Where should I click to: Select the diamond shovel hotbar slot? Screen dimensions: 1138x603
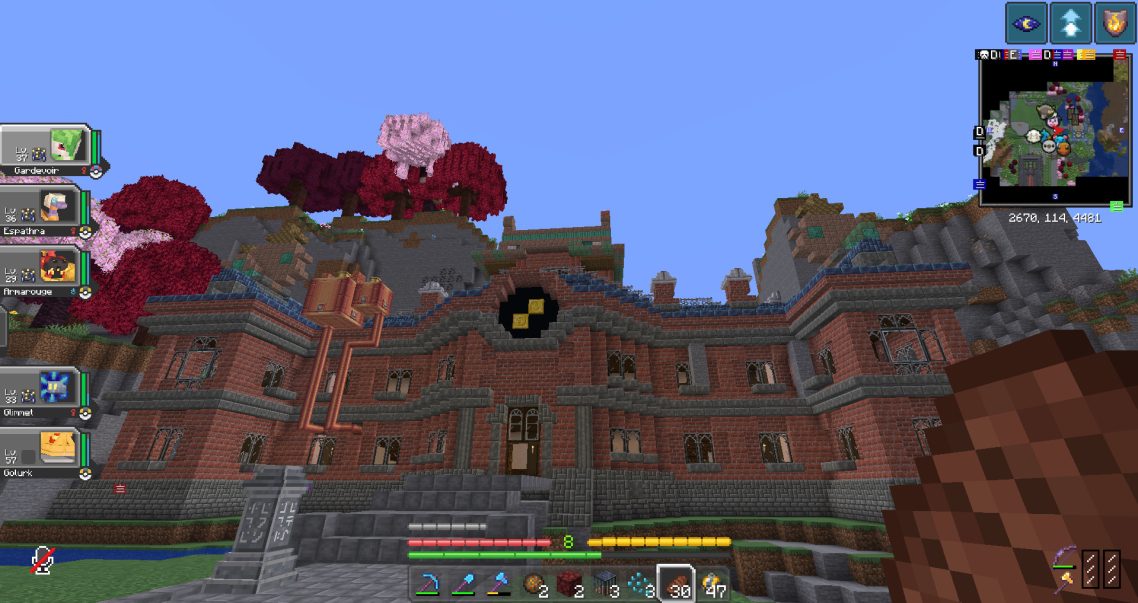coord(463,585)
